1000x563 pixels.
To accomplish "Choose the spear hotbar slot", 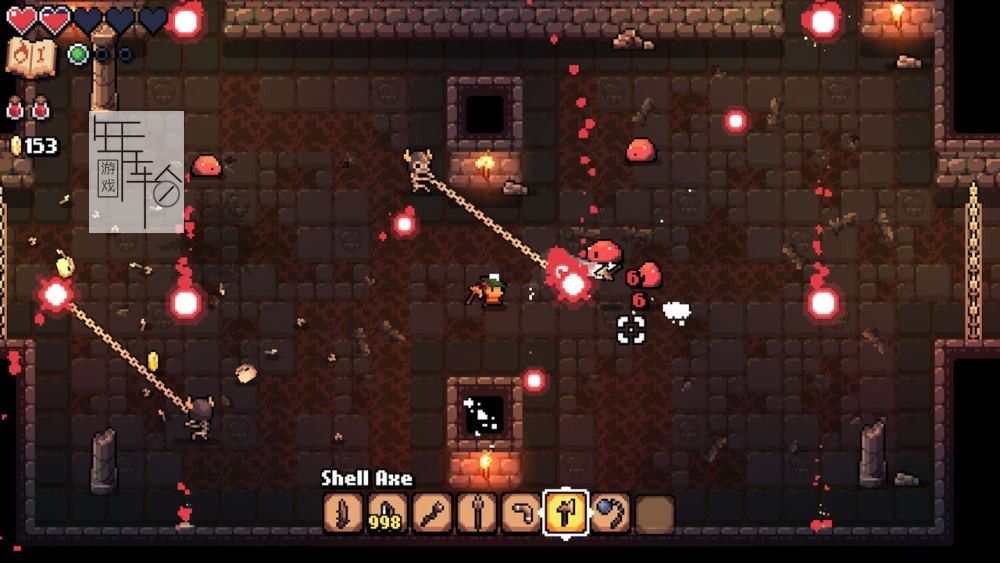I will point(476,514).
